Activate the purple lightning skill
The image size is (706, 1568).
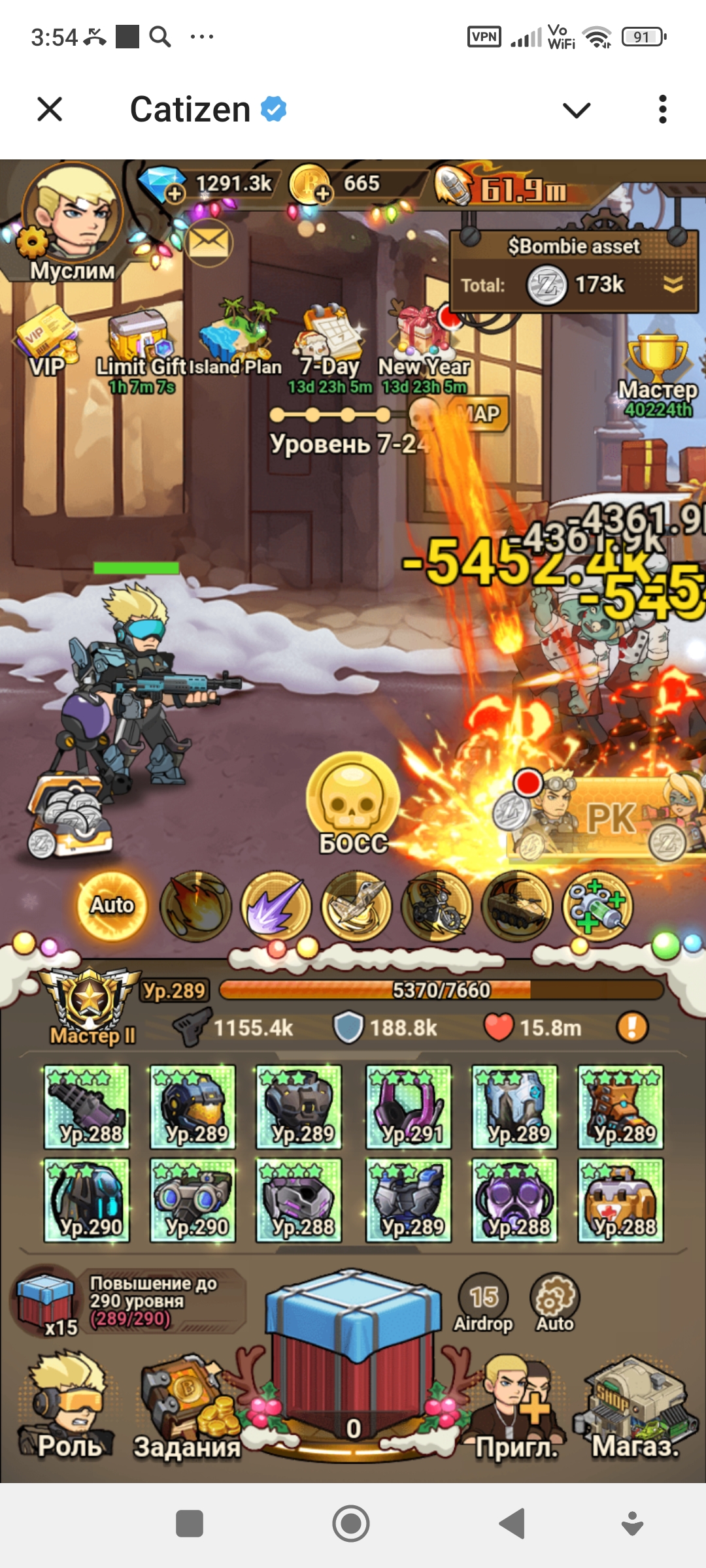(276, 906)
